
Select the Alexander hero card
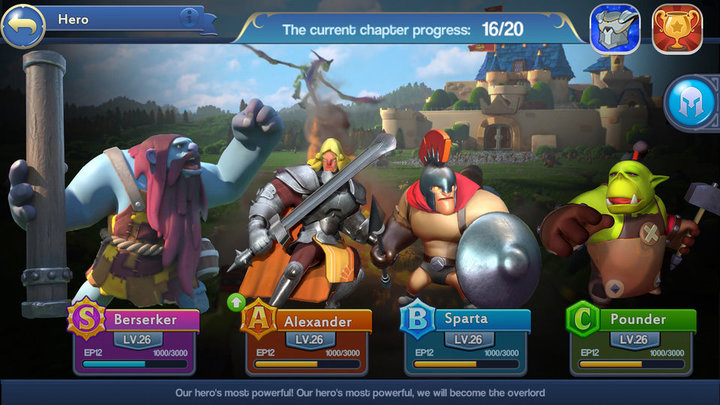point(308,340)
